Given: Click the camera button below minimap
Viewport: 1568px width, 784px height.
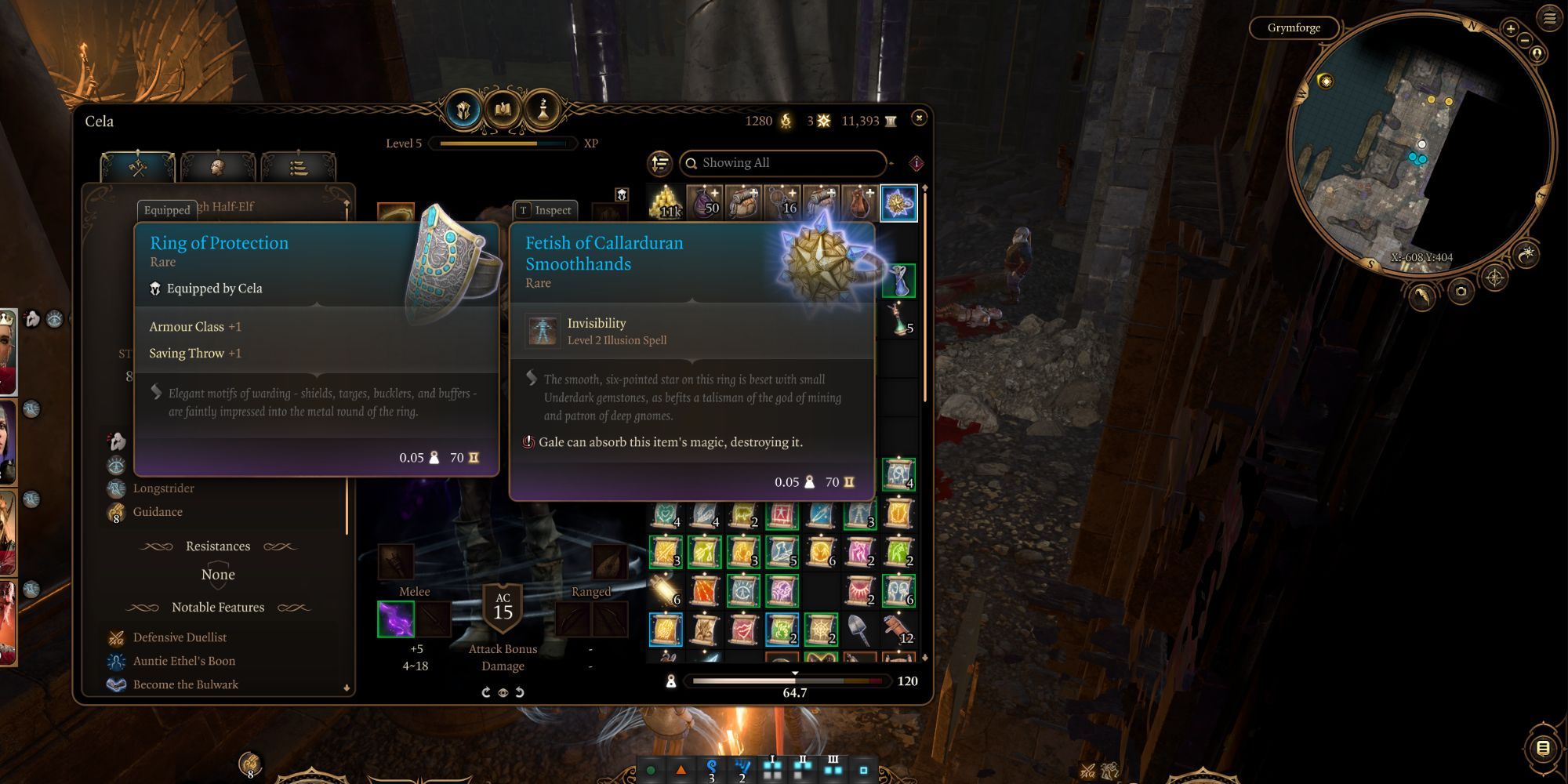Looking at the screenshot, I should click(1461, 292).
